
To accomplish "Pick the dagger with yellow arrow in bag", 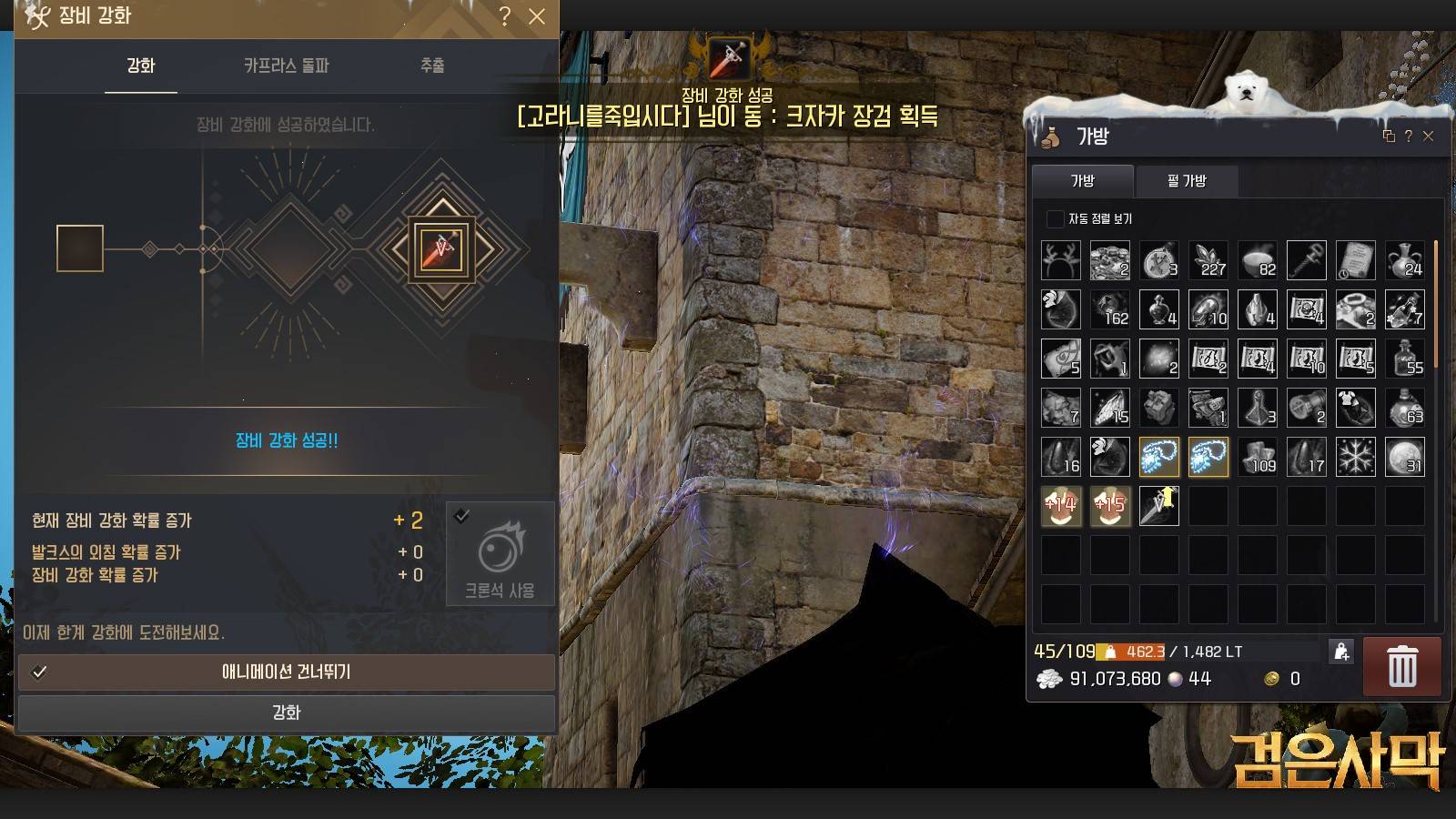I will click(1159, 506).
